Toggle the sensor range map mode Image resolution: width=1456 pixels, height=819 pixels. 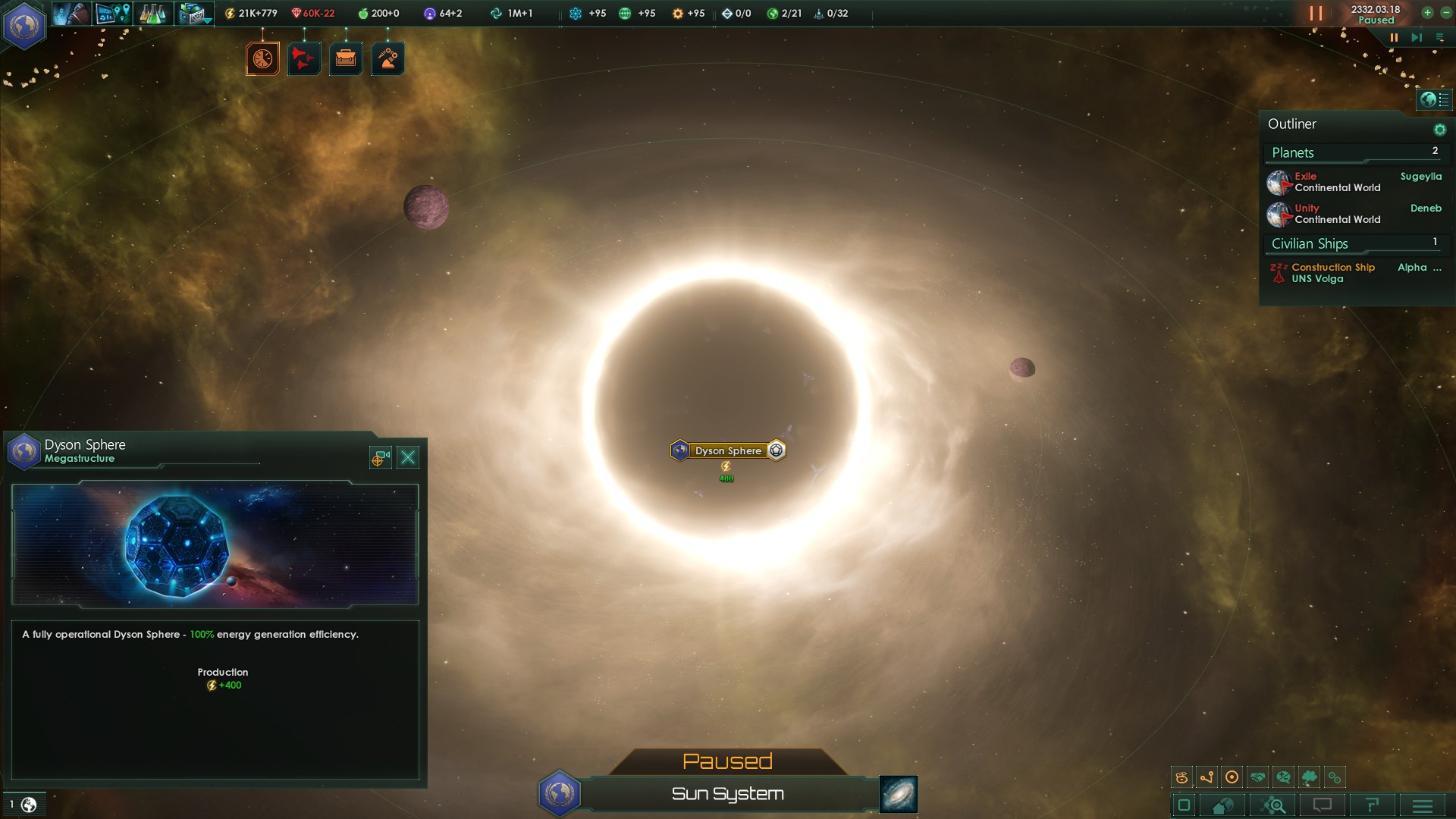pyautogui.click(x=1233, y=777)
